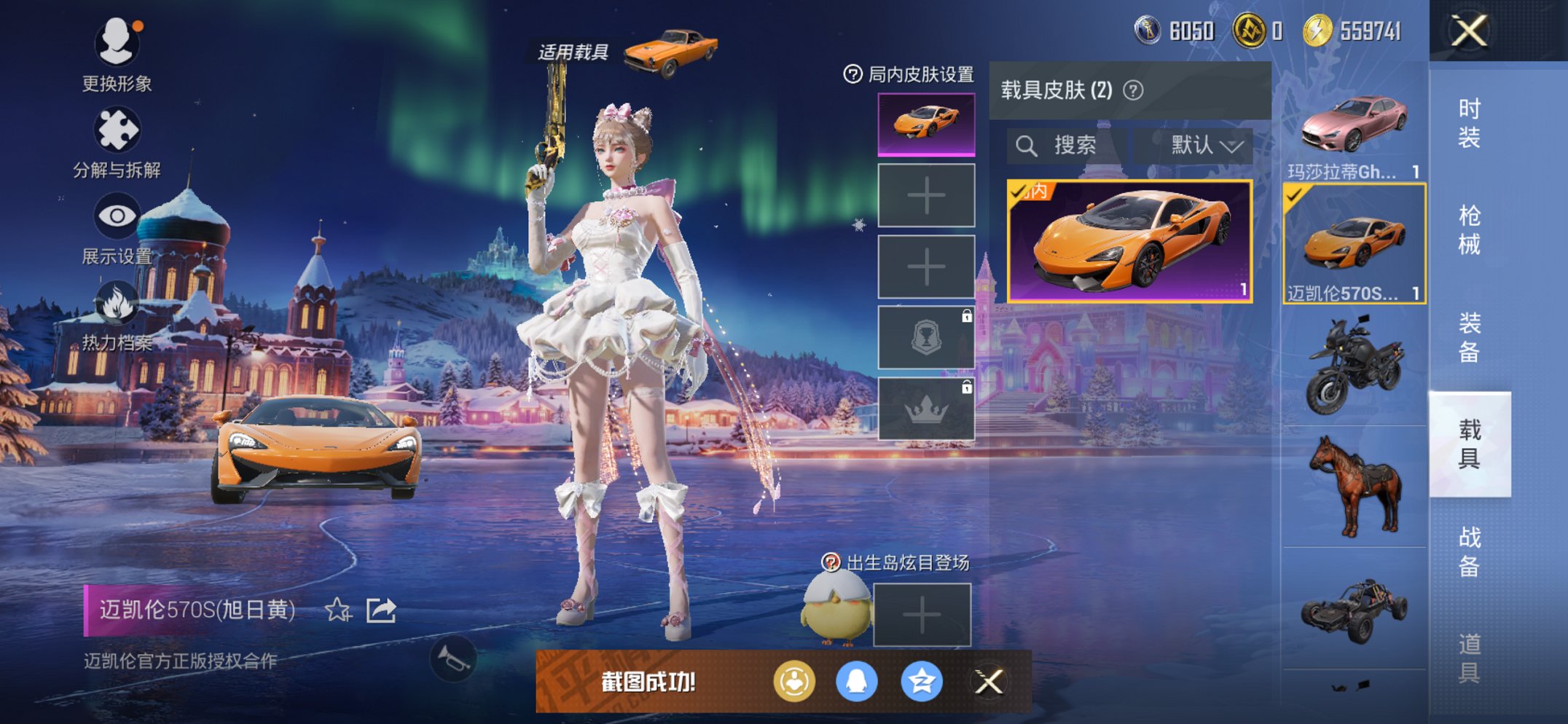Open the search magnifier in 载具皮肤 panel
The image size is (1568, 724).
click(1027, 145)
